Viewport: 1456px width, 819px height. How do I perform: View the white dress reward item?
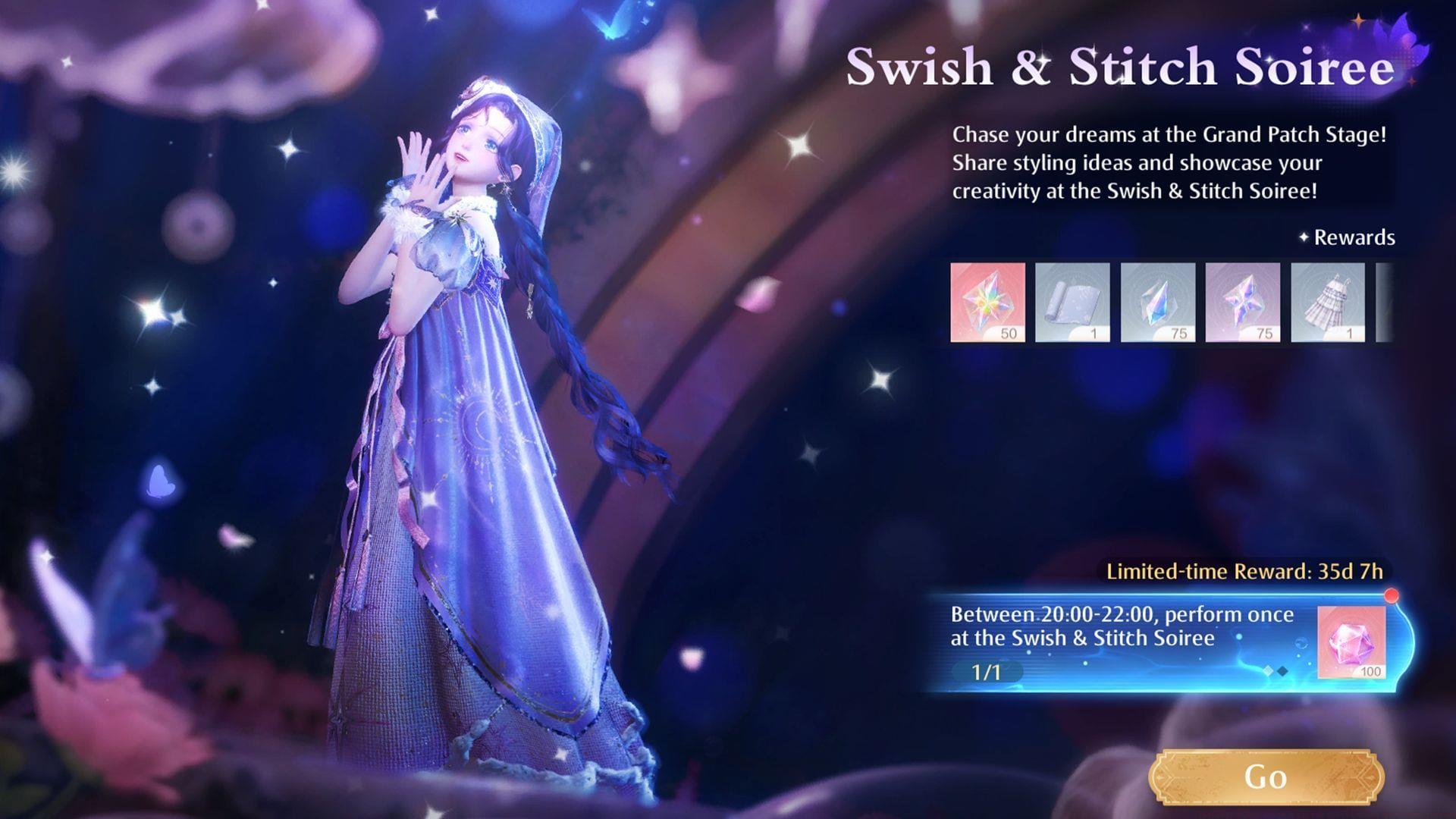[1327, 302]
